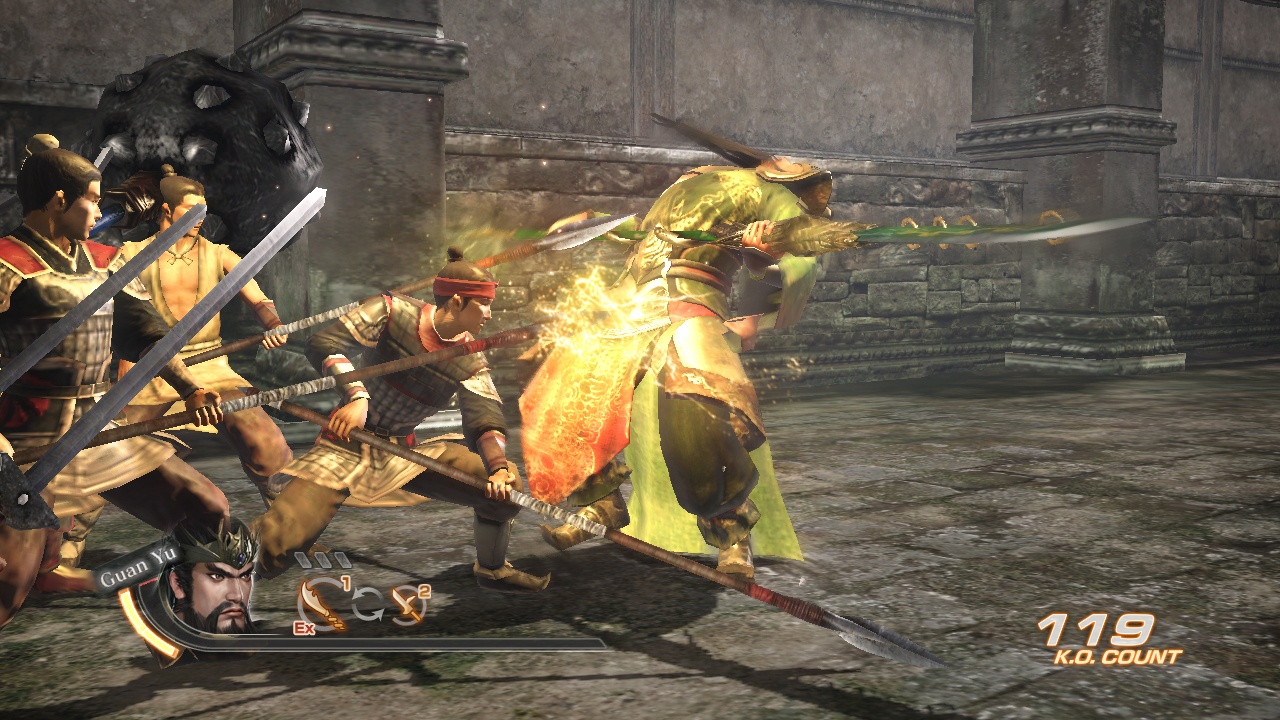Viewport: 1280px width, 720px height.
Task: Click the weapon switch arrows icon
Action: (367, 605)
